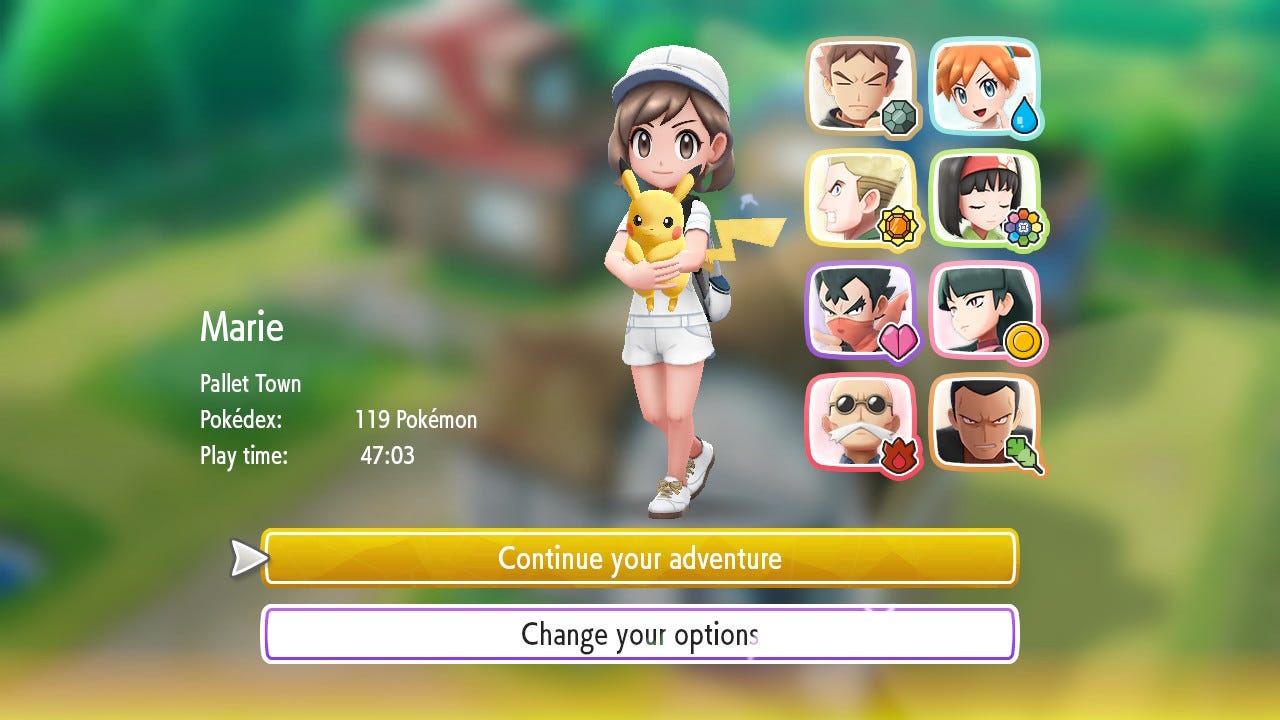This screenshot has width=1280, height=720.
Task: Select Misty's Cascade Badge portrait
Action: 984,87
